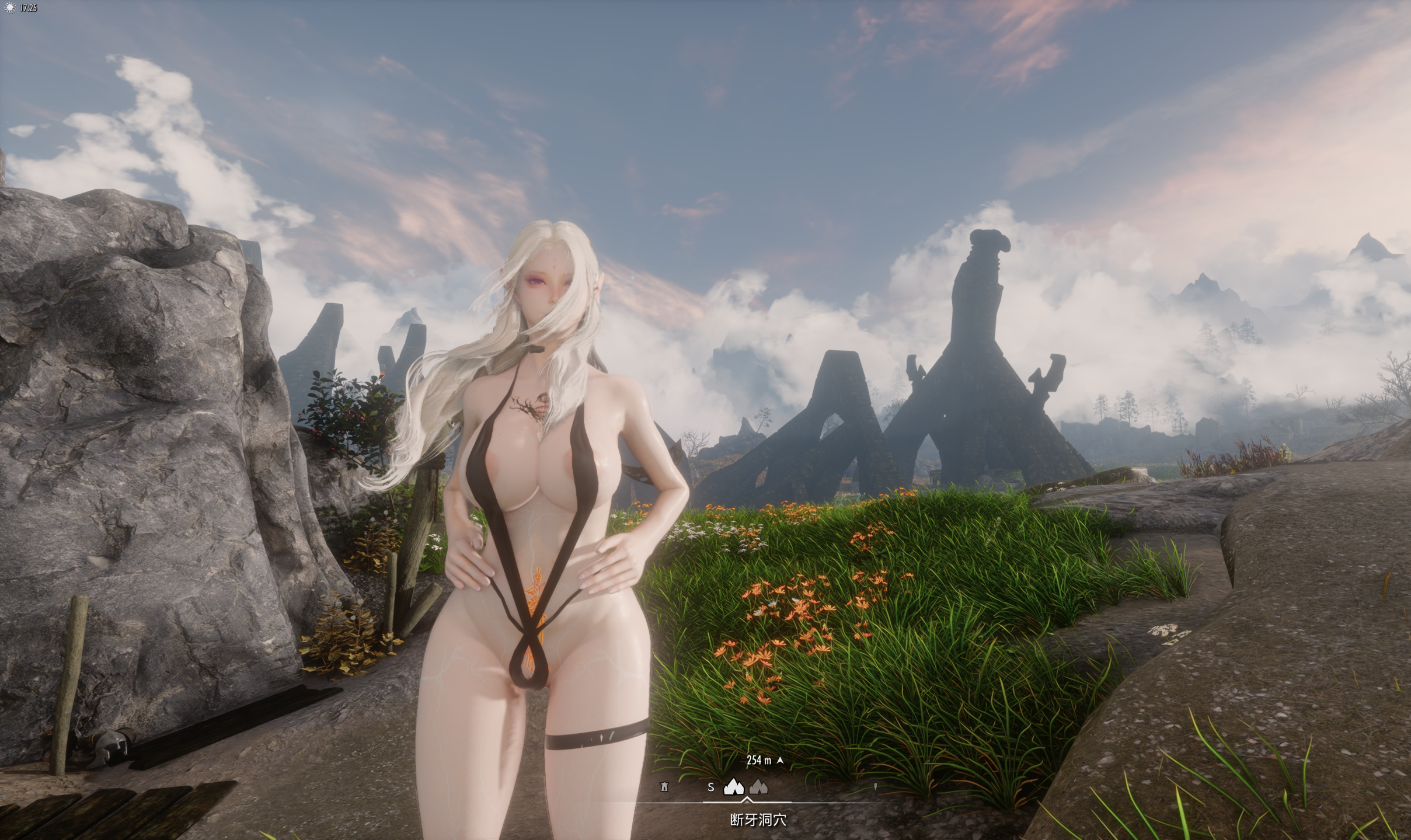The image size is (1411, 840).
Task: Click the South 'S' compass heading
Action: coord(710,787)
